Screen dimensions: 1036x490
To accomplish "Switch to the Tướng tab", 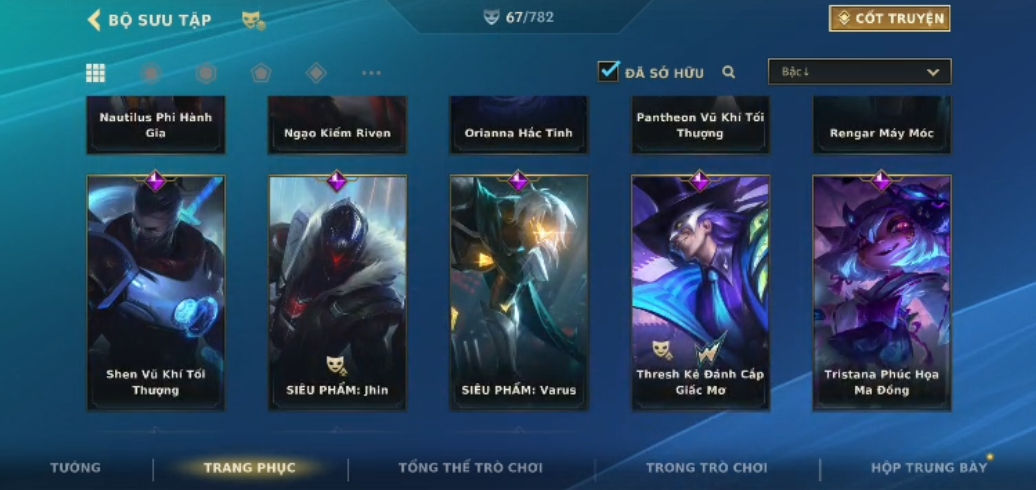I will pos(76,468).
